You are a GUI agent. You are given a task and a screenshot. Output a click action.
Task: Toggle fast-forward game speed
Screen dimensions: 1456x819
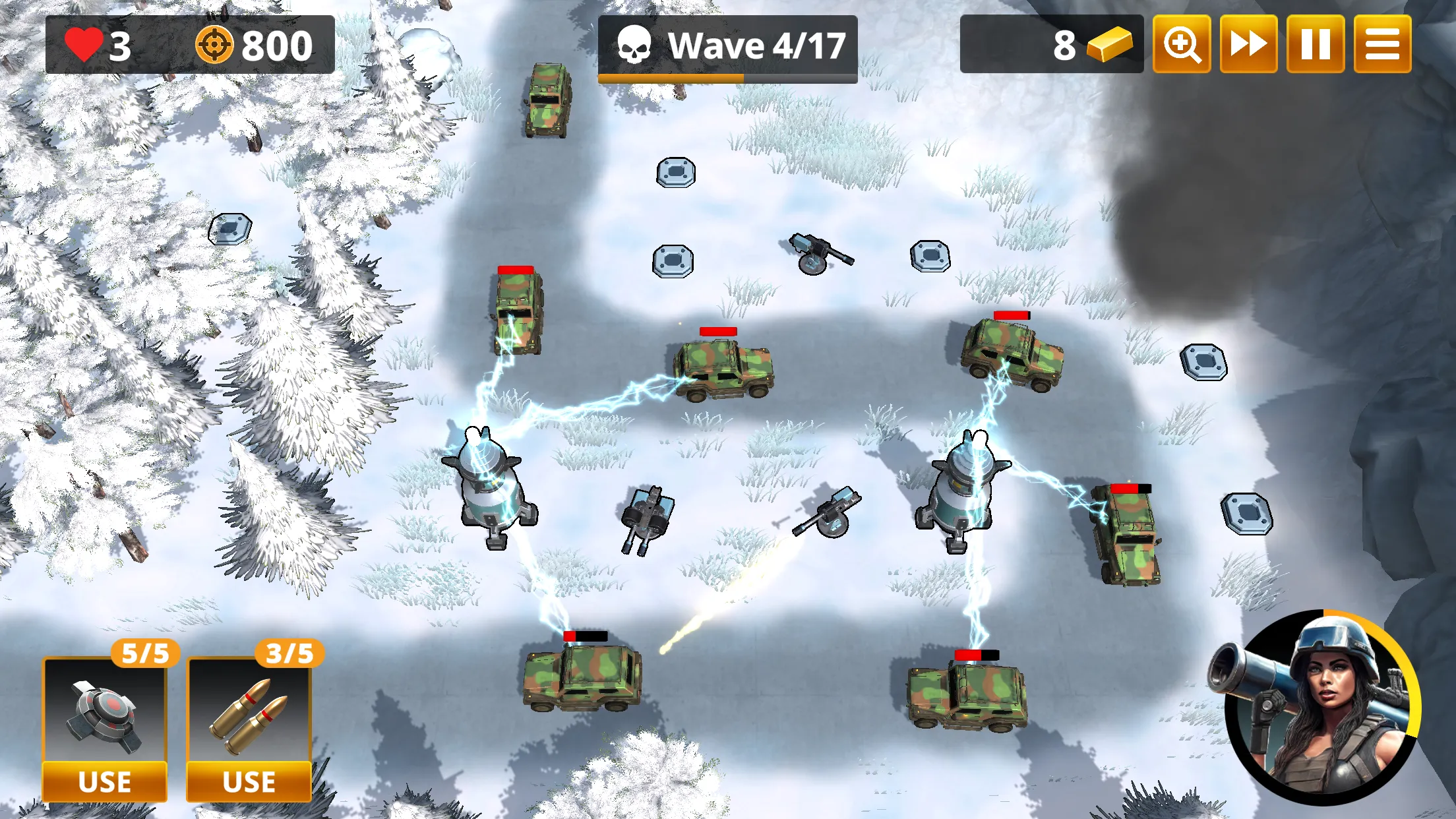tap(1248, 45)
